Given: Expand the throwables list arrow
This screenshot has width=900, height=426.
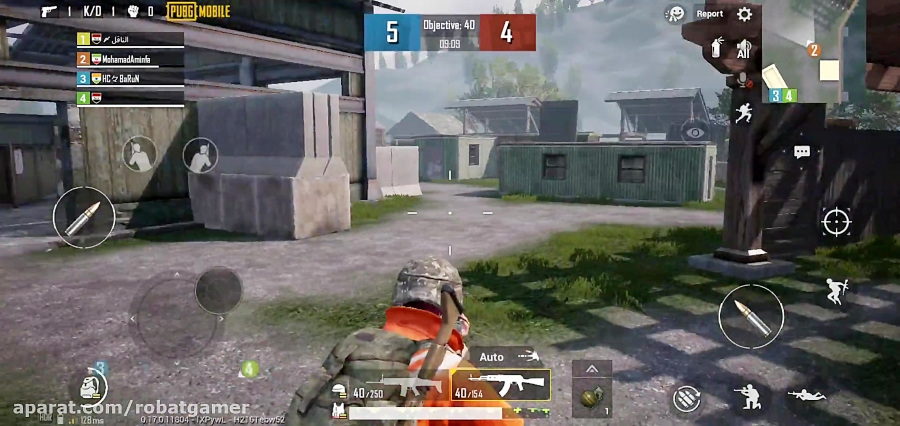Looking at the screenshot, I should [x=591, y=368].
